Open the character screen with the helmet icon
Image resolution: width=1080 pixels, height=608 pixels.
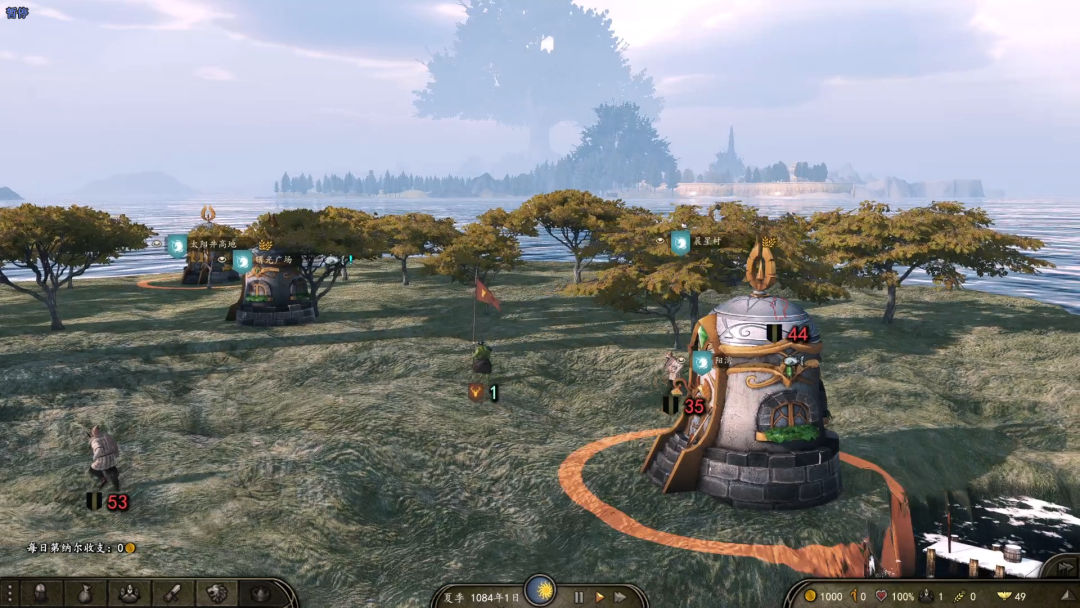[x=41, y=593]
